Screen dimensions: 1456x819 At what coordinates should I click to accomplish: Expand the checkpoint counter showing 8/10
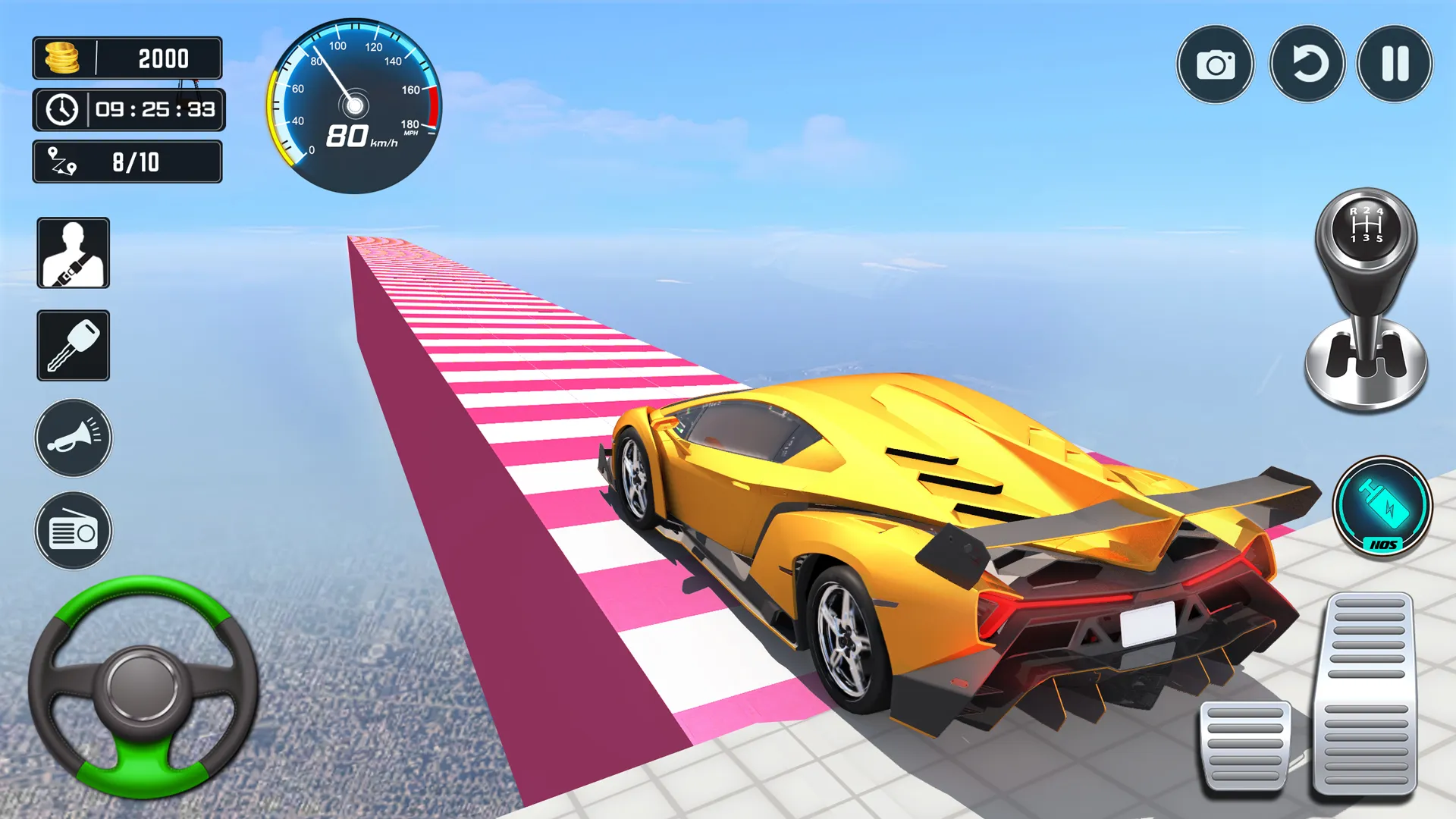pos(127,162)
